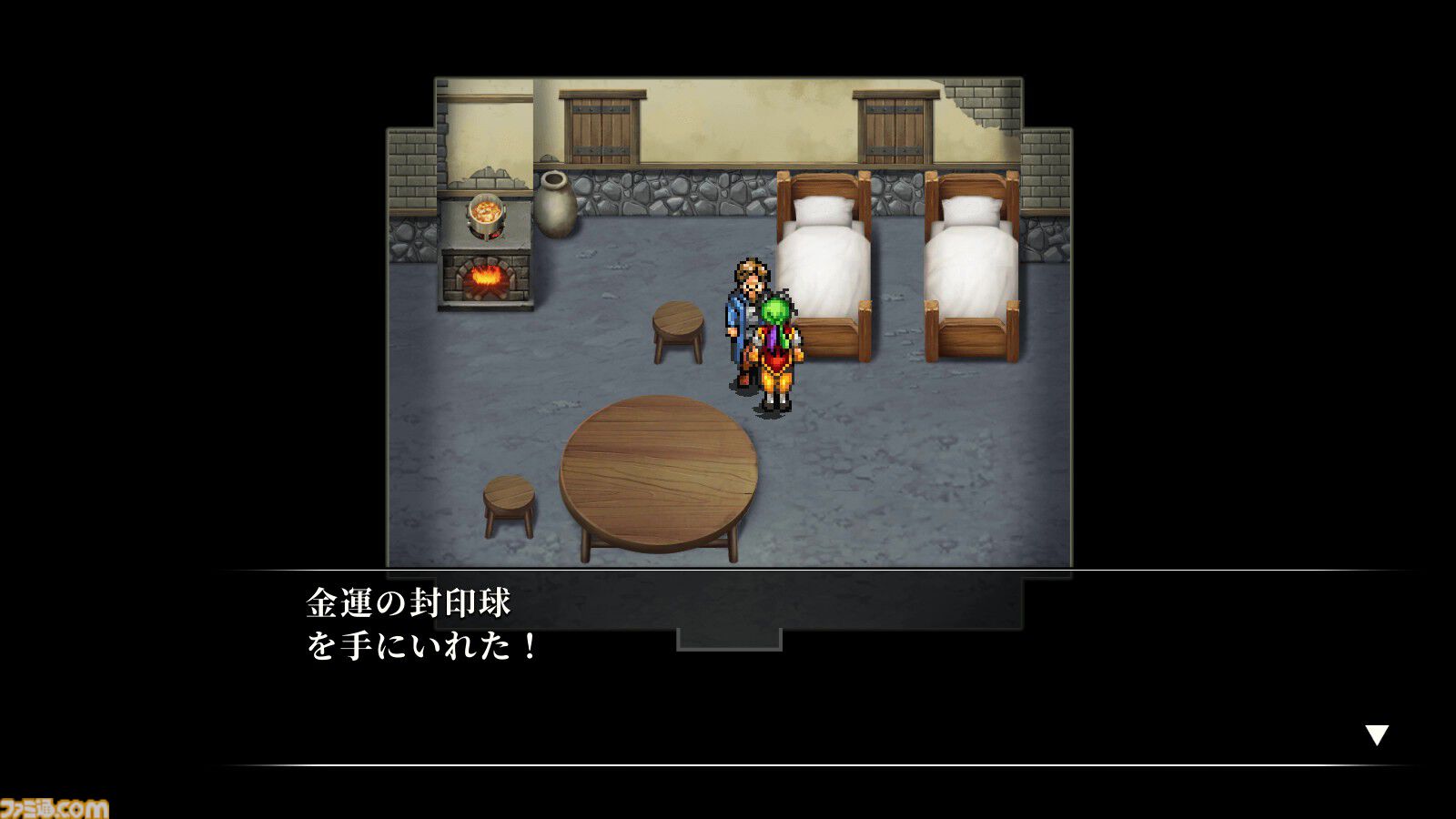This screenshot has width=1456, height=819.
Task: Click the notch below the game viewport
Action: 728,639
